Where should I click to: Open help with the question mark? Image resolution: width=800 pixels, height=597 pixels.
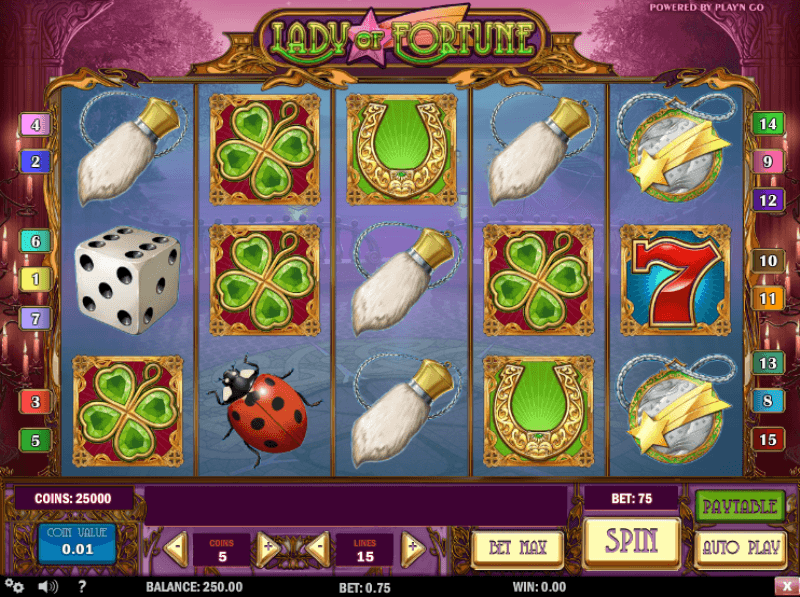click(x=81, y=586)
